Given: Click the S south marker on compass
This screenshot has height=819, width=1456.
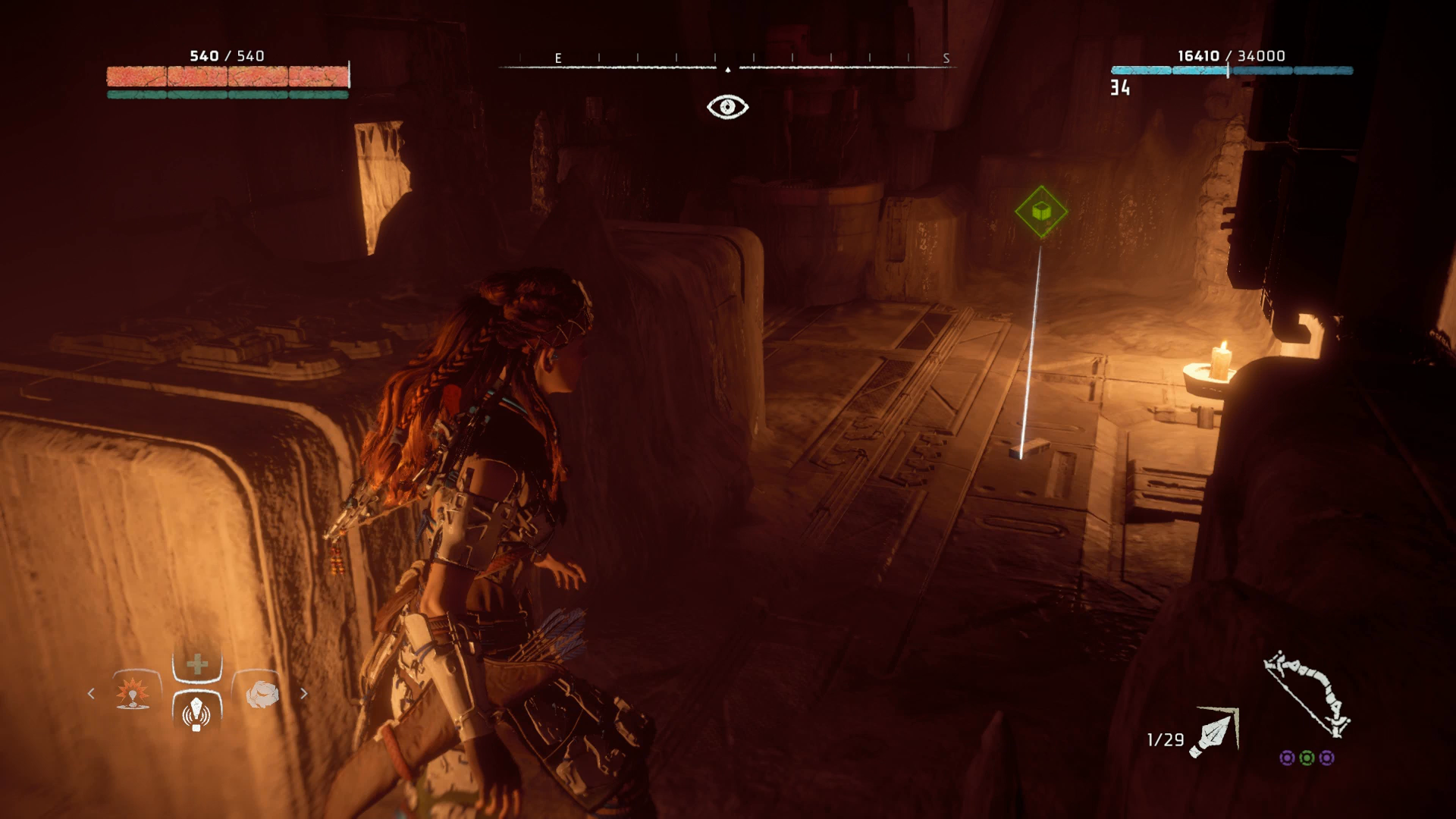Looking at the screenshot, I should [946, 56].
